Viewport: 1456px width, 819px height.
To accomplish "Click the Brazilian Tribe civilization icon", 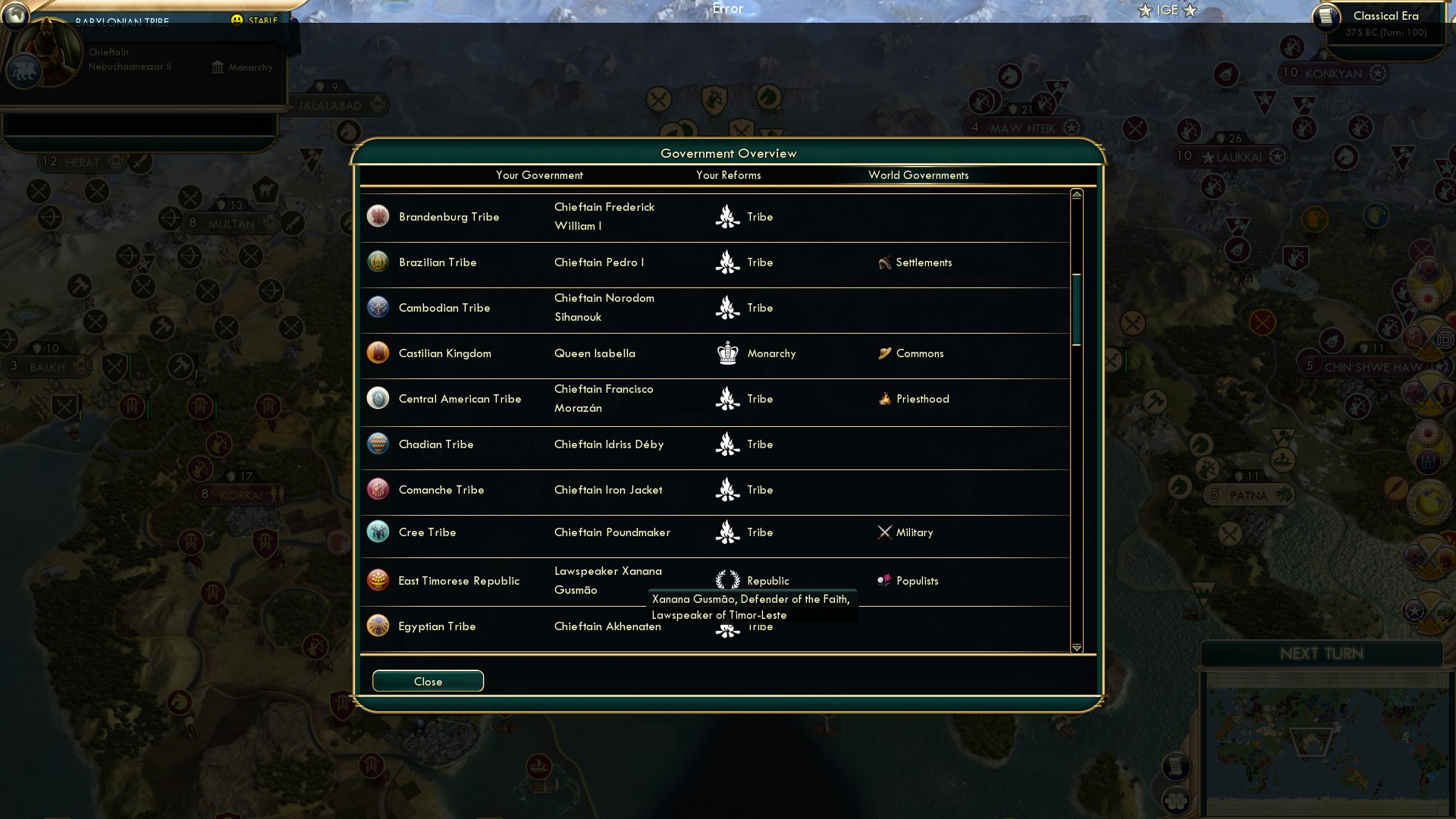I will click(x=378, y=261).
